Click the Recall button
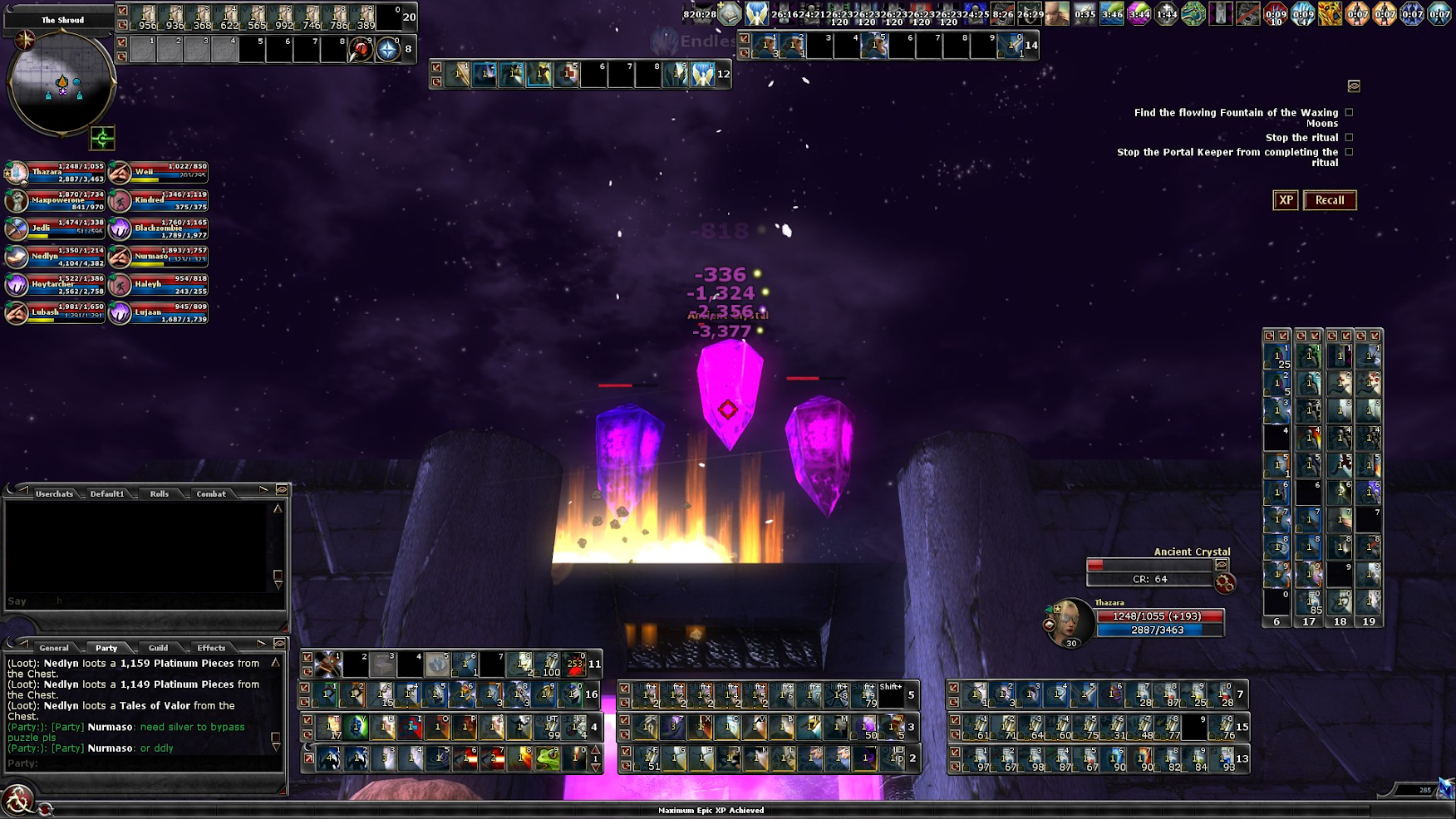Viewport: 1456px width, 819px height. 1329,200
